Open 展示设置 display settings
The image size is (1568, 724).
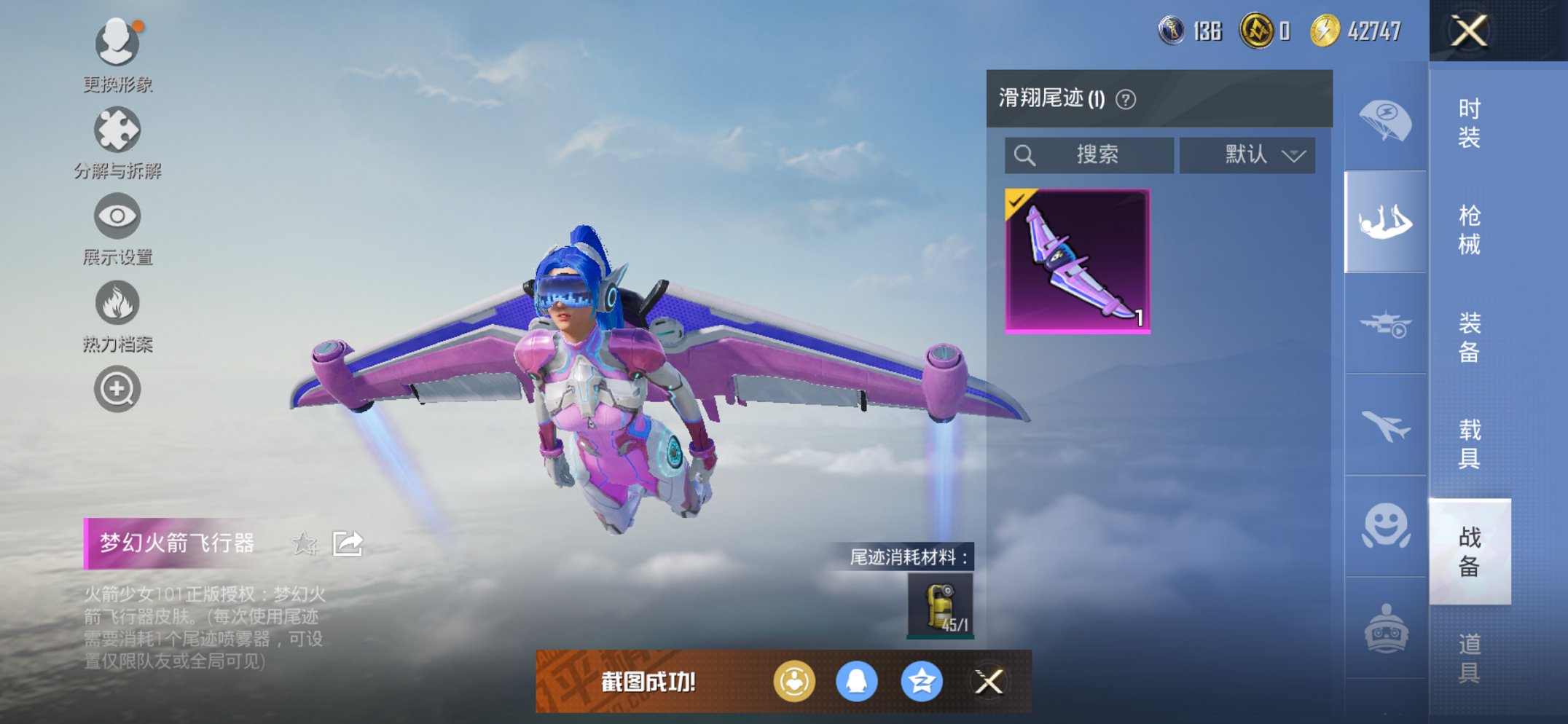tap(117, 216)
